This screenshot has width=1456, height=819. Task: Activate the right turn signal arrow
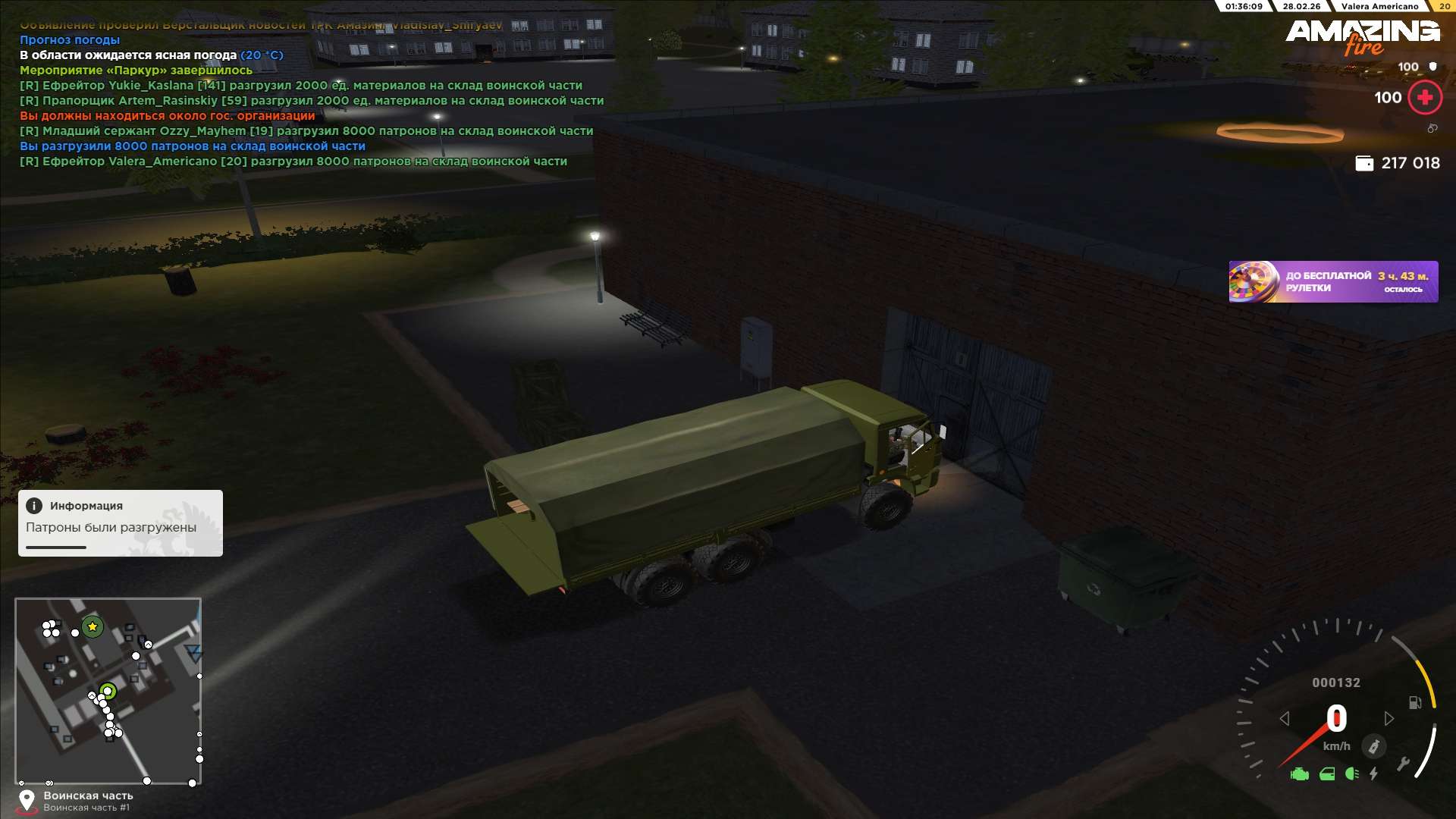pos(1389,718)
